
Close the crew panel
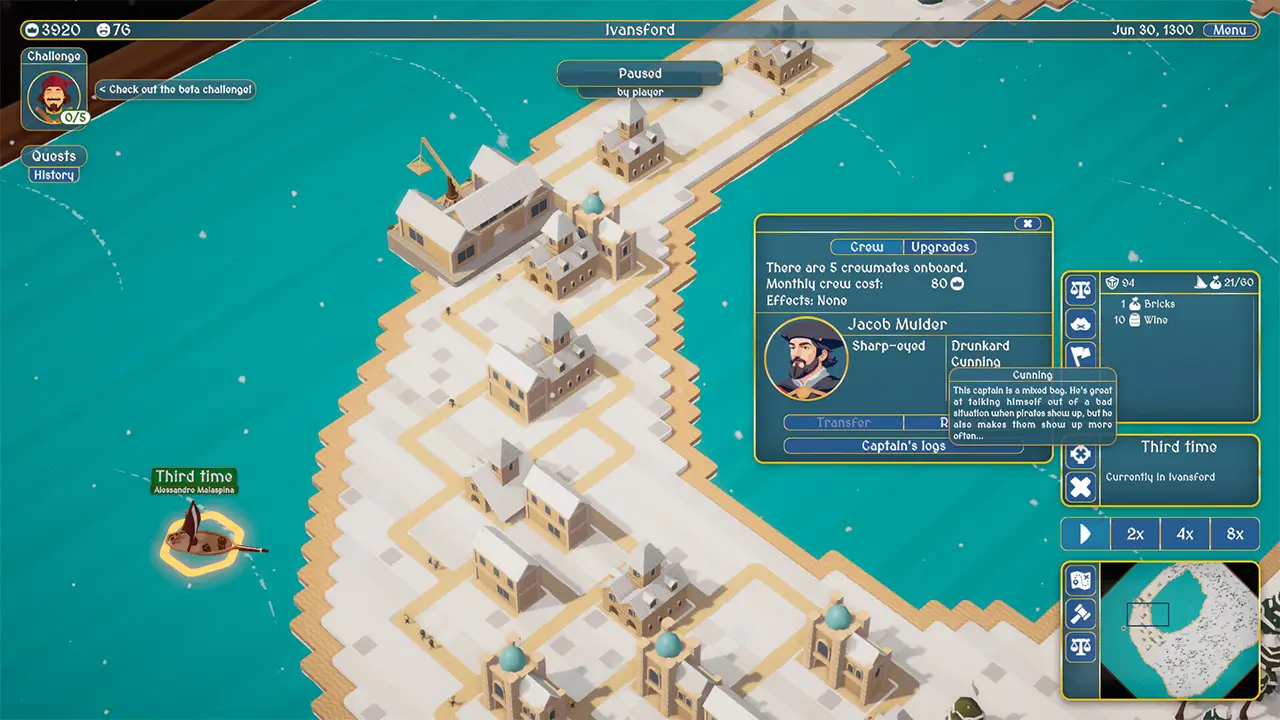coord(1027,224)
